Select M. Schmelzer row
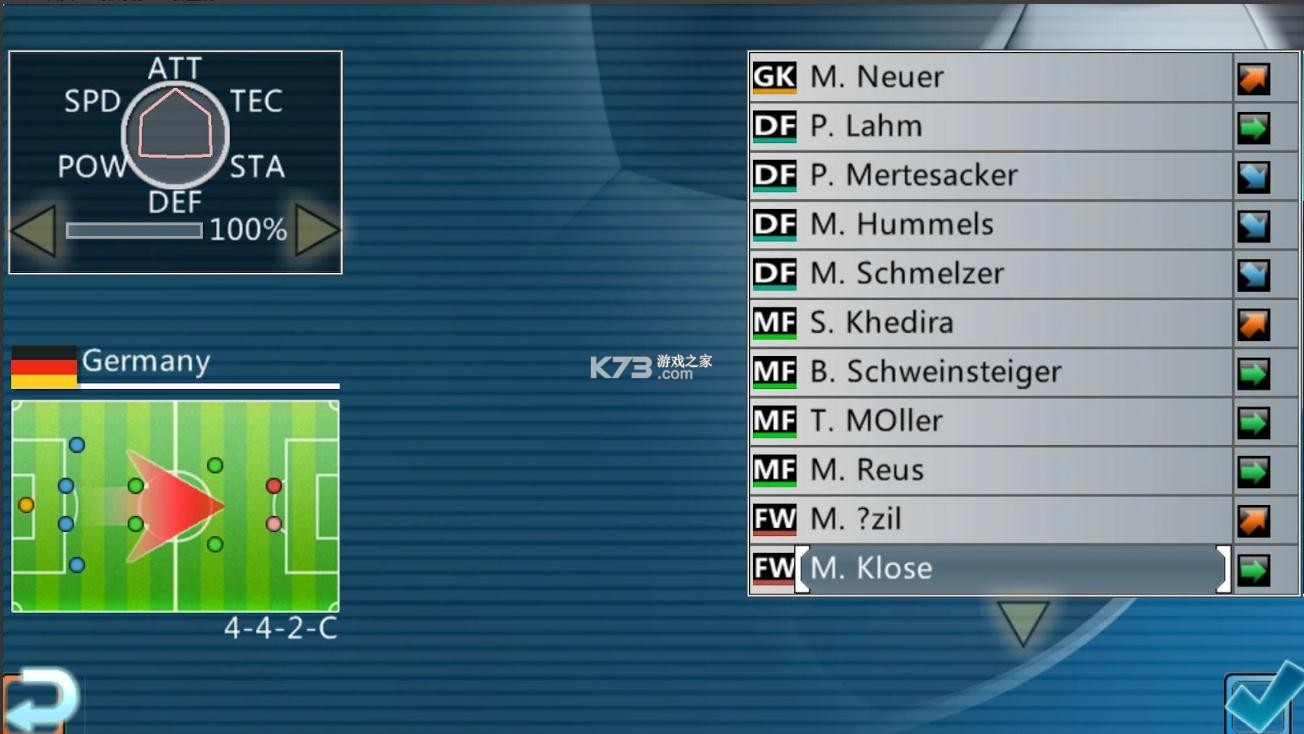 coord(990,273)
